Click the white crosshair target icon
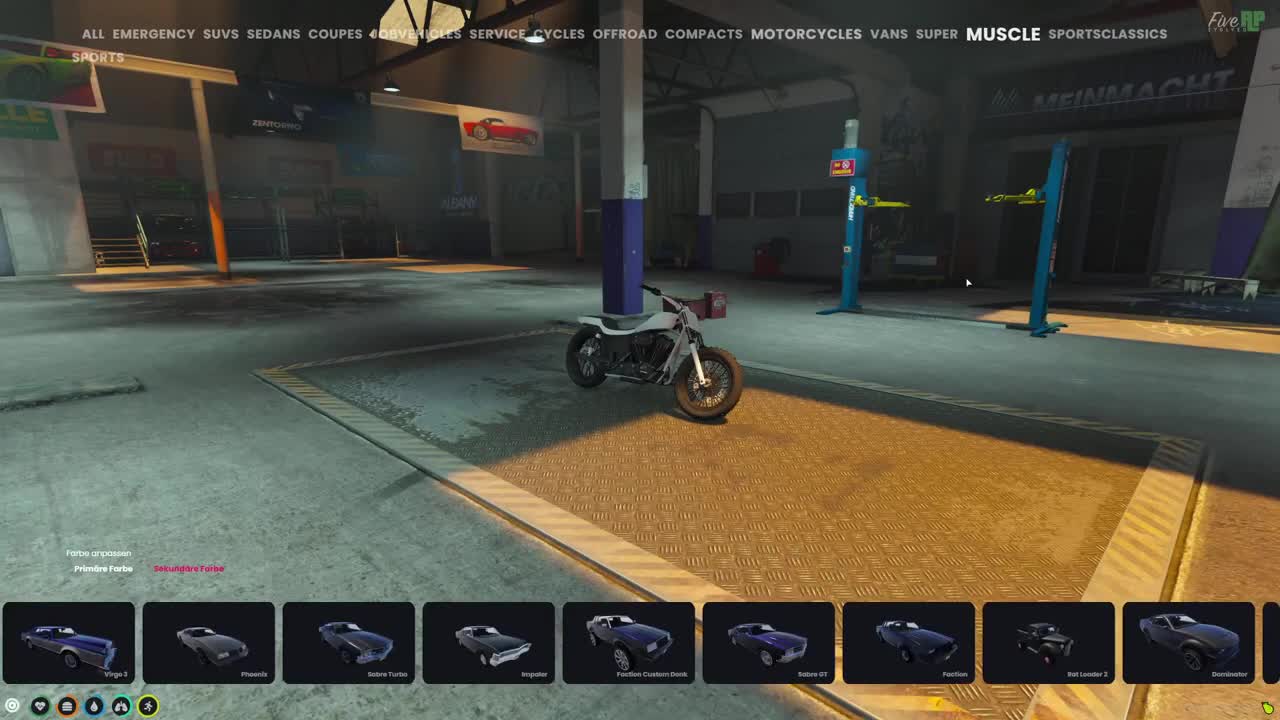 click(13, 706)
